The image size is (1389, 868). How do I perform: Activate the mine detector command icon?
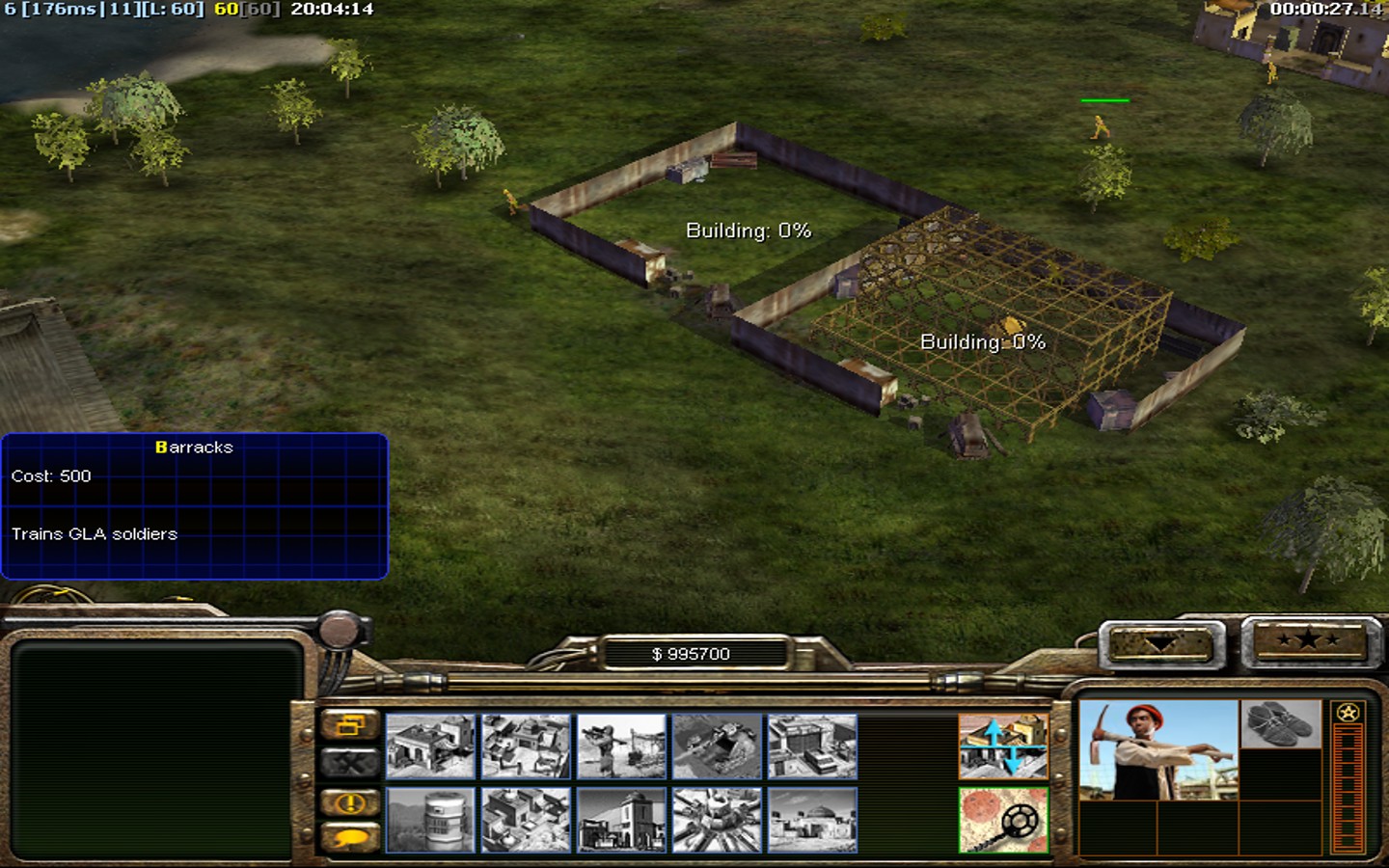click(x=1003, y=820)
